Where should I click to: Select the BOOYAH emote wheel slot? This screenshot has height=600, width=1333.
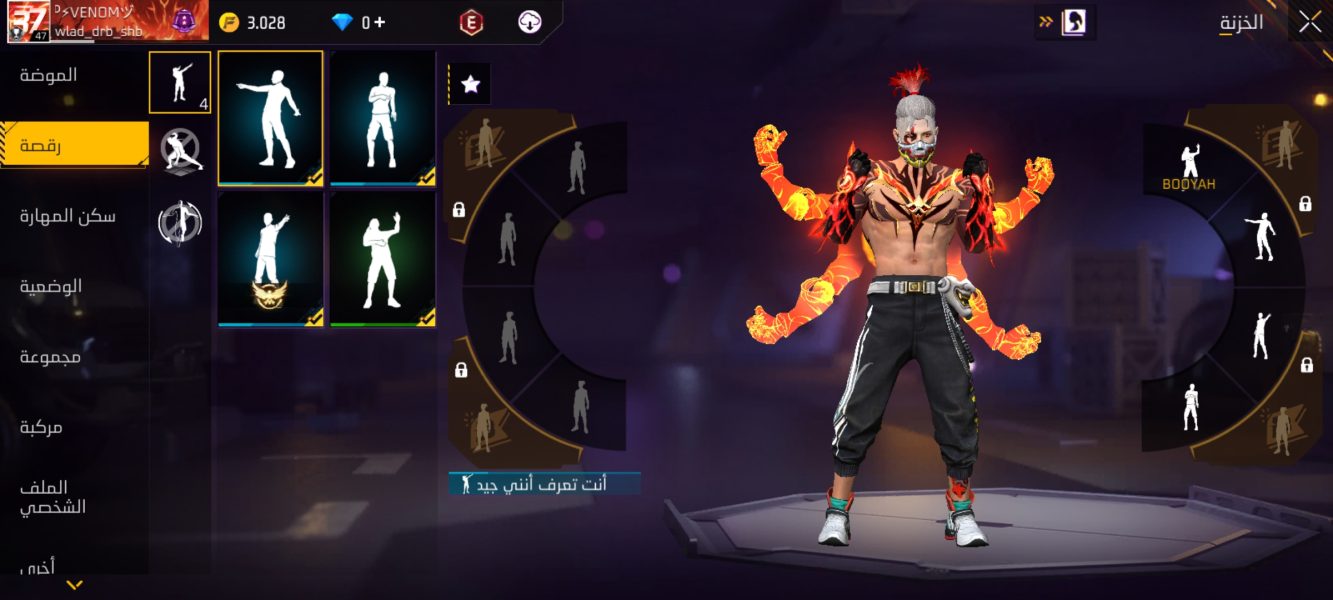click(x=1189, y=166)
